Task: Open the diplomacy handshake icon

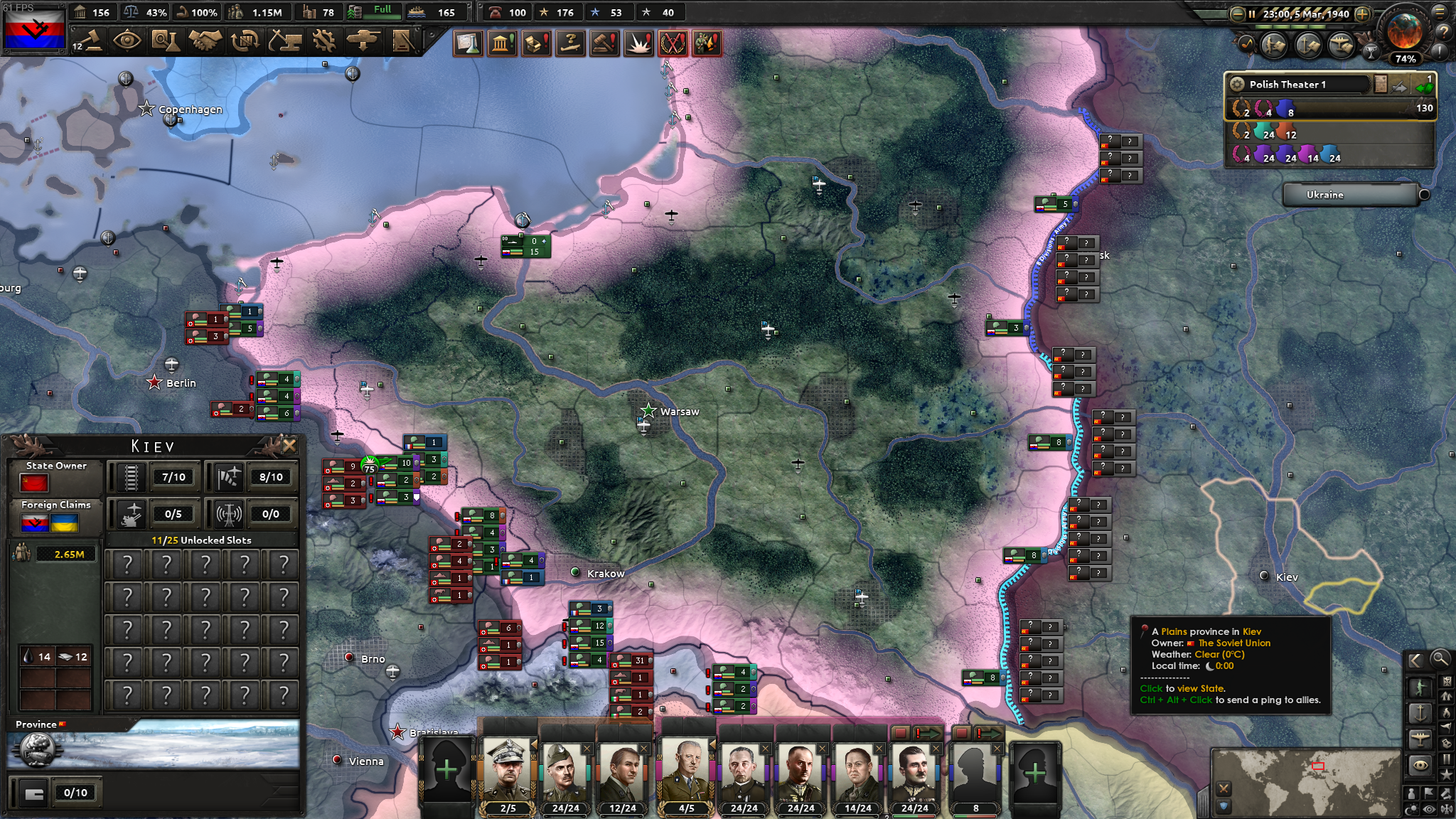Action: pyautogui.click(x=205, y=41)
